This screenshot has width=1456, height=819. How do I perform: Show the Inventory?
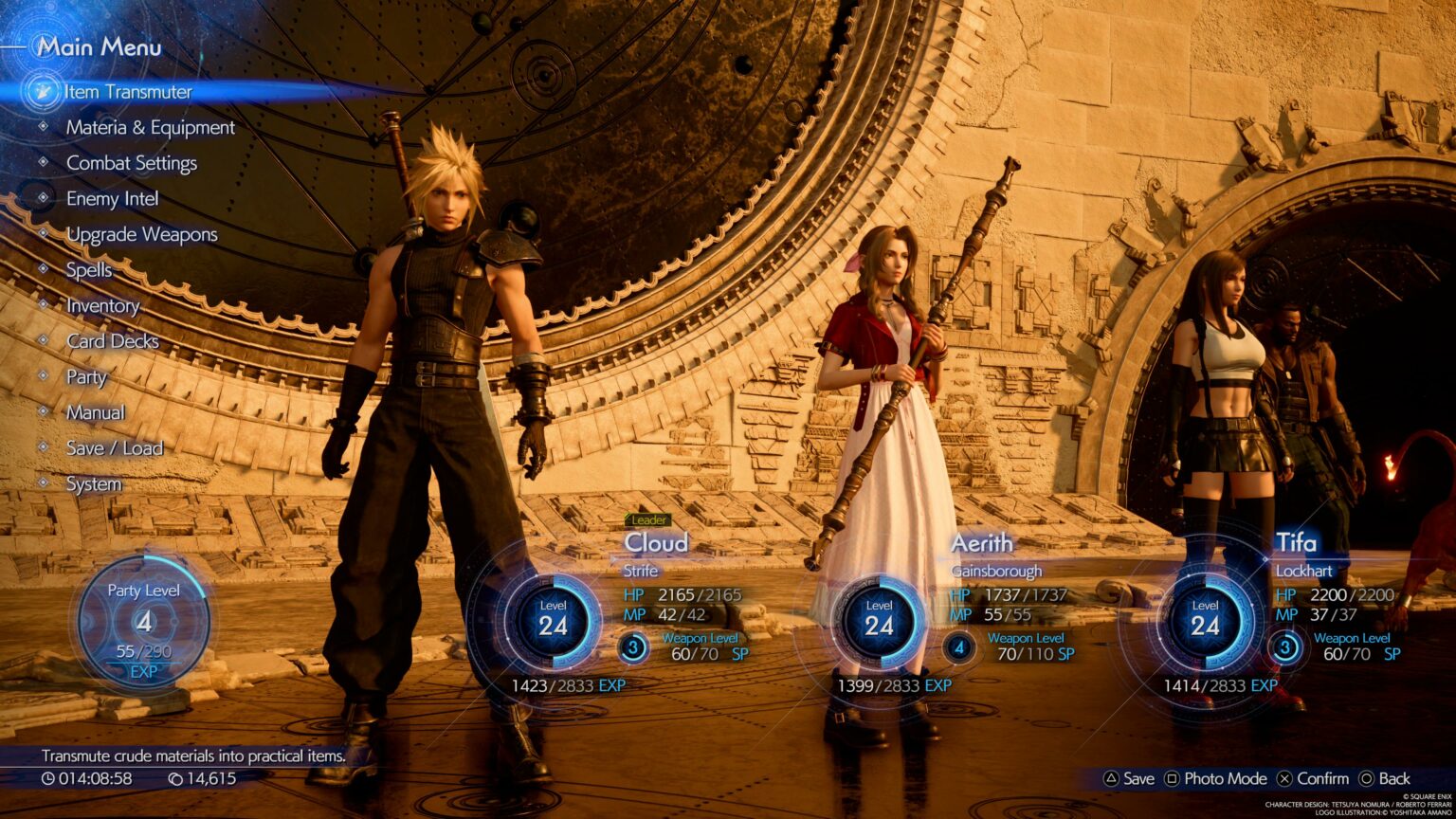[102, 305]
